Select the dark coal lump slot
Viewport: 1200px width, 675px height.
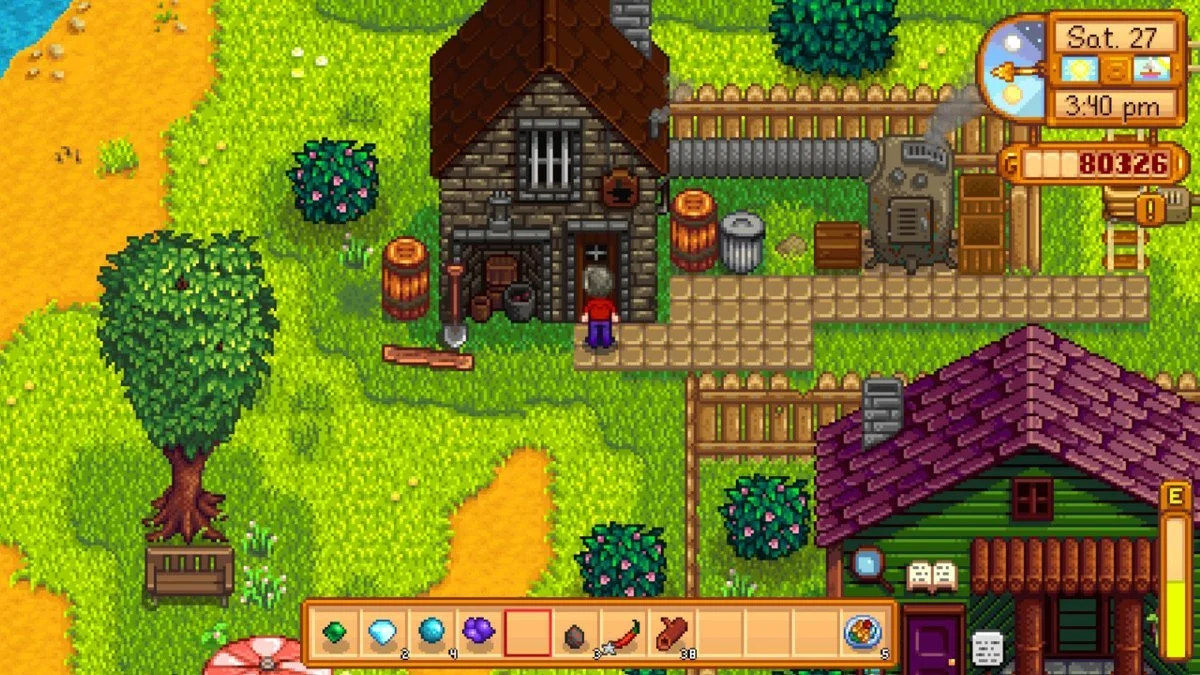click(575, 634)
